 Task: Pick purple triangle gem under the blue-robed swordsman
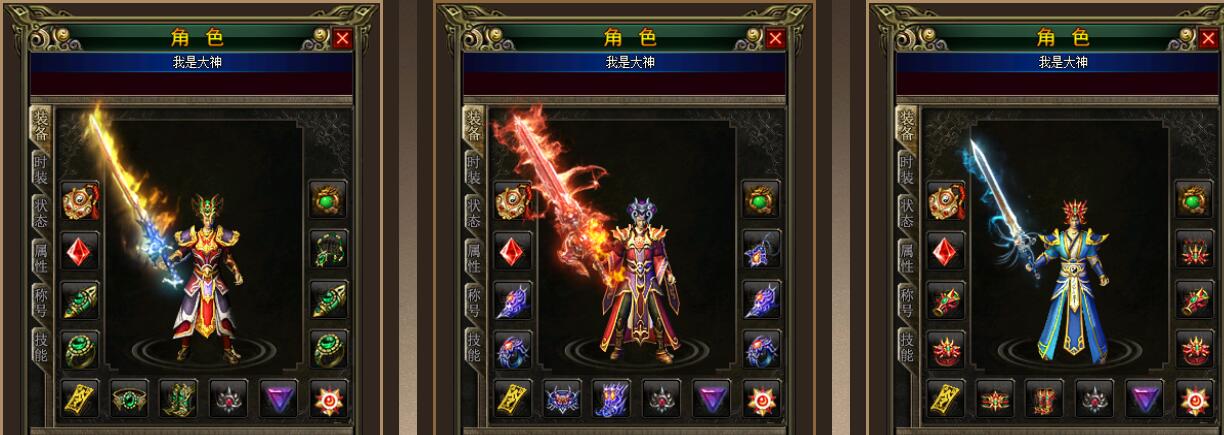[1145, 398]
